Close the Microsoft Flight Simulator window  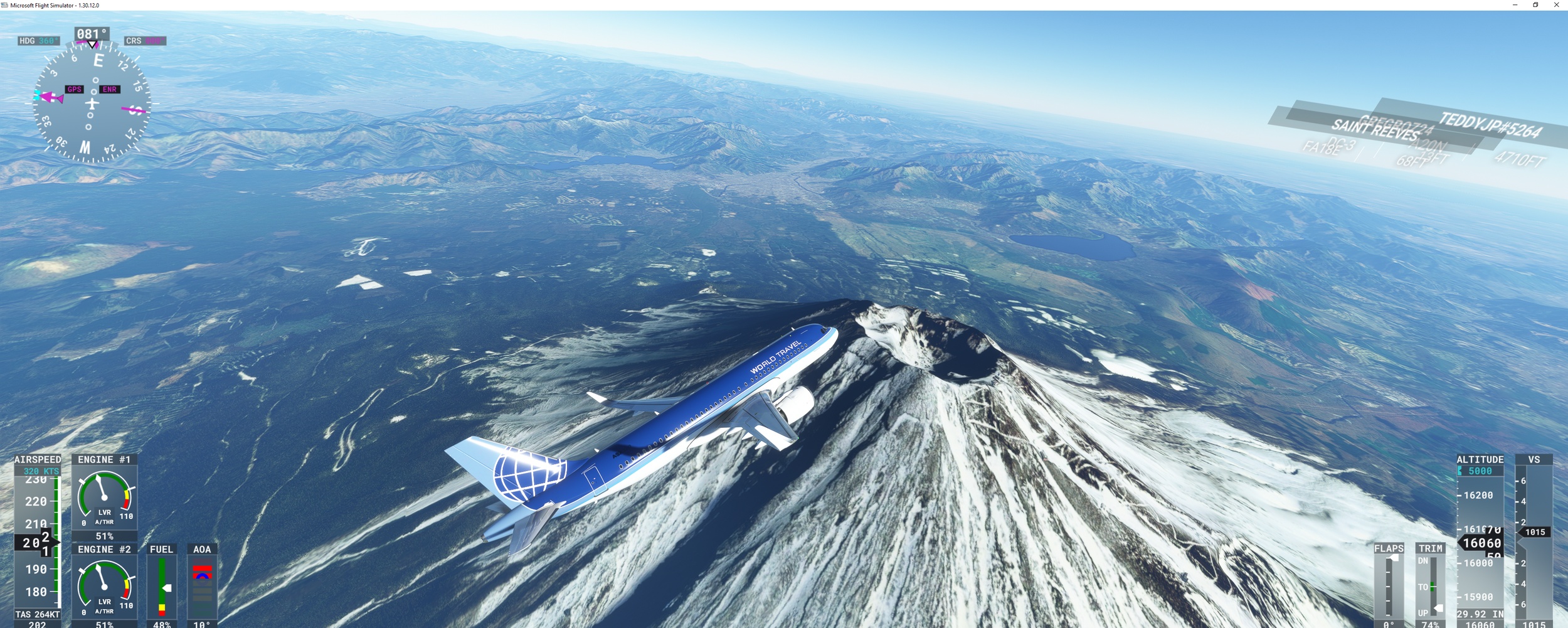[1556, 5]
